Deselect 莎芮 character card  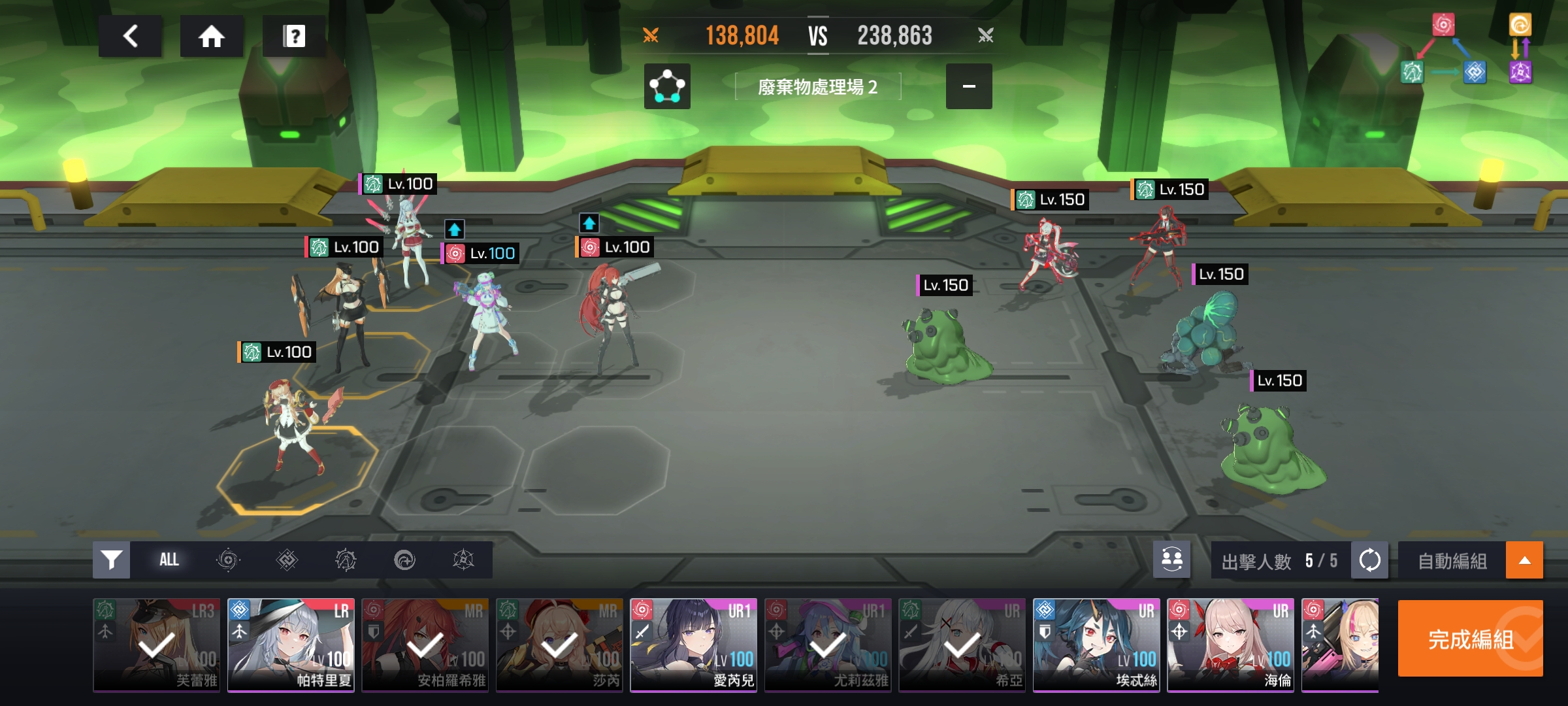click(559, 645)
